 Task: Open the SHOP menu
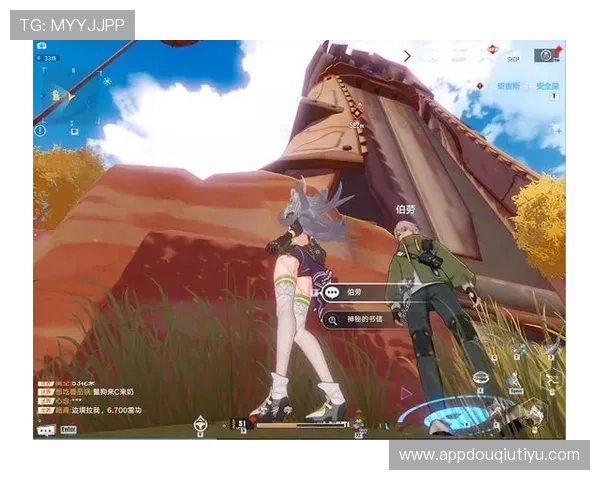click(513, 57)
